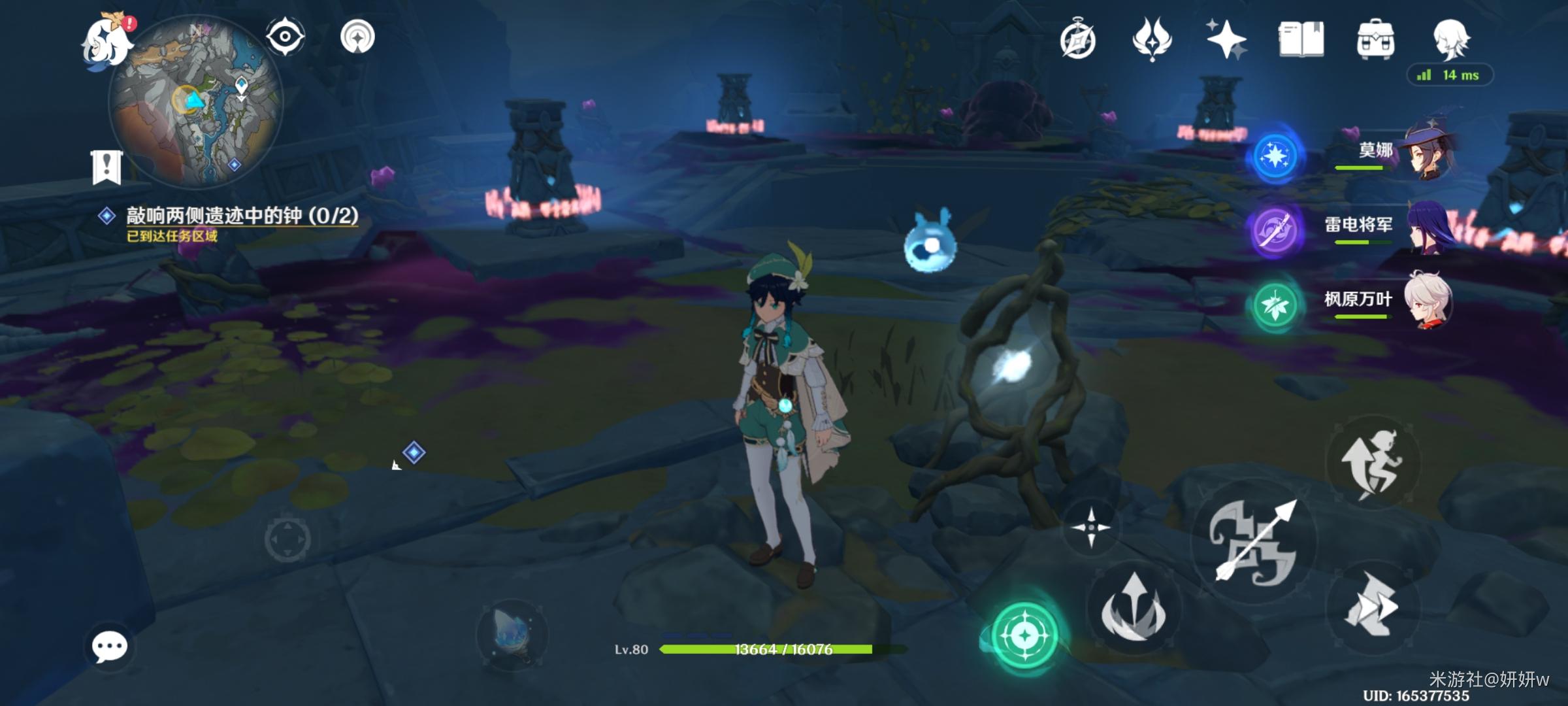The height and width of the screenshot is (706, 1568).
Task: Activate Venti's green elemental skill
Action: [1024, 634]
